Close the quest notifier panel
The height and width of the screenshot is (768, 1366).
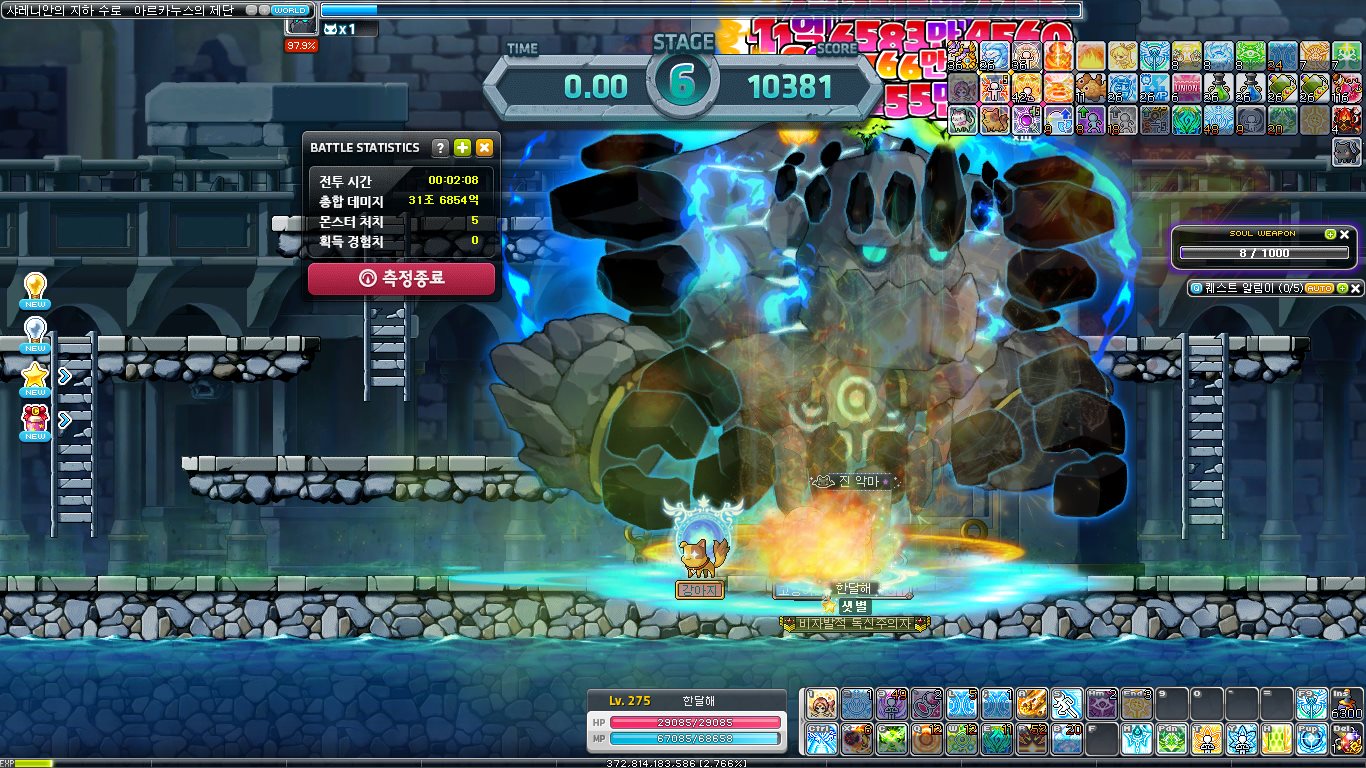point(1356,288)
